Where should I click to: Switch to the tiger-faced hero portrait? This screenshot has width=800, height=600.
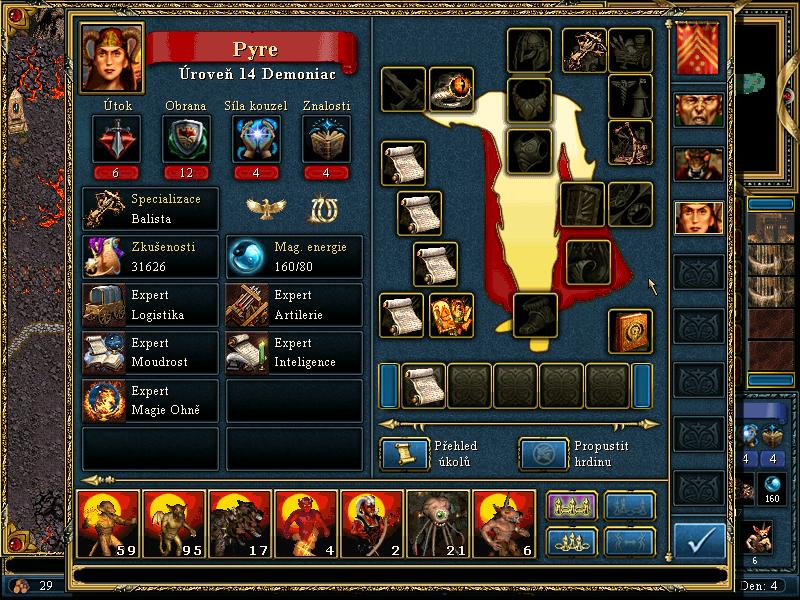click(698, 163)
